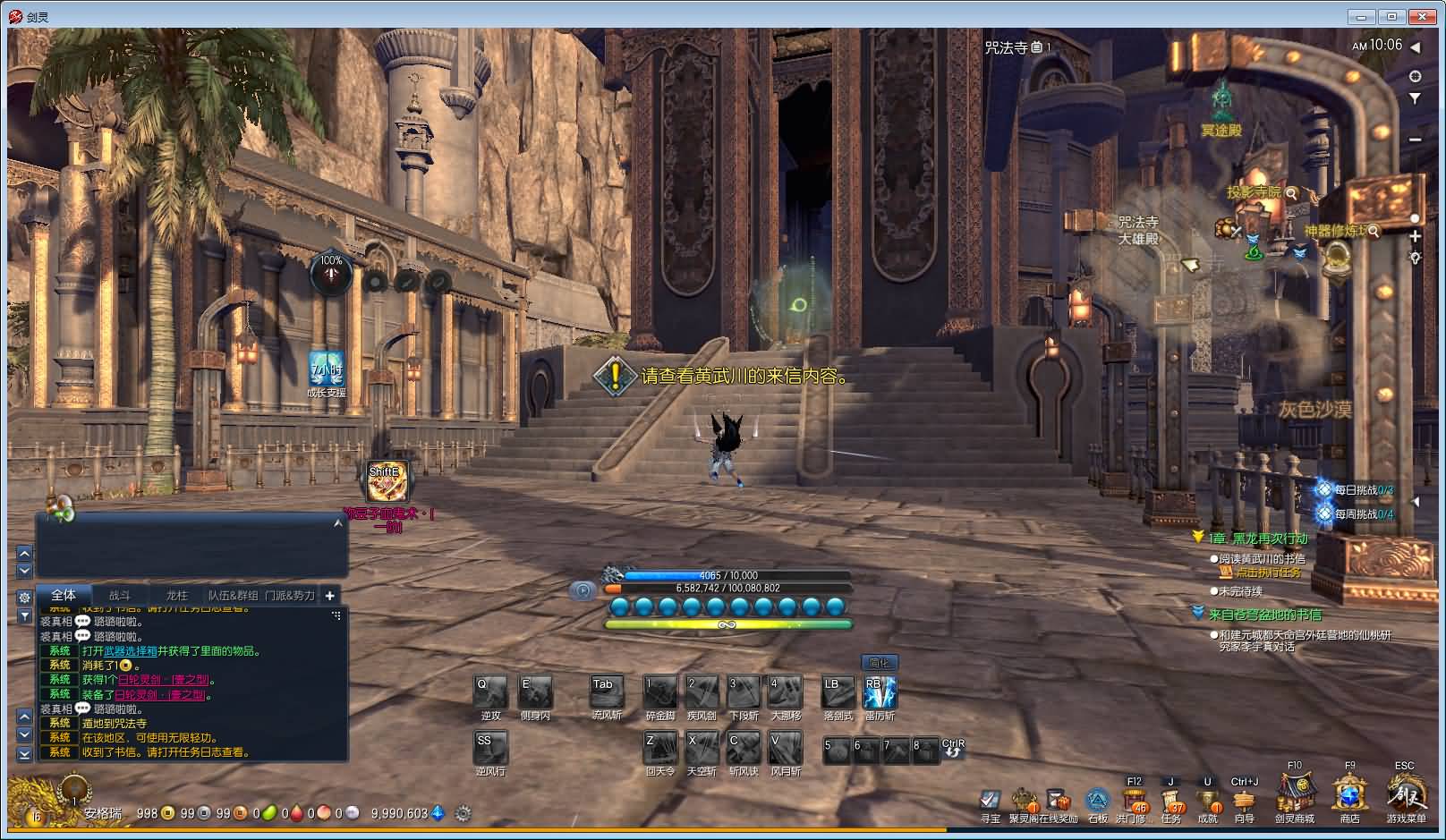
Task: Open the 石板 tablet icon
Action: pyautogui.click(x=1097, y=800)
